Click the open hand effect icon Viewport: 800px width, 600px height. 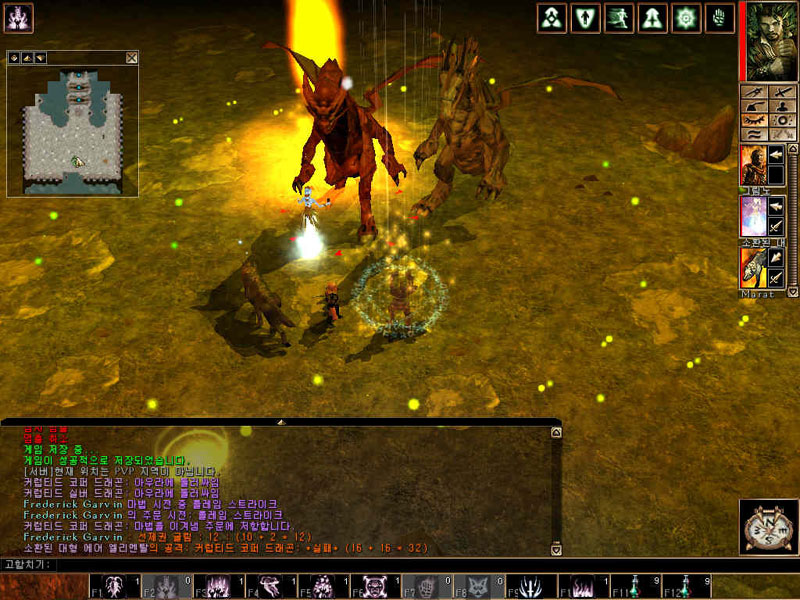[719, 17]
